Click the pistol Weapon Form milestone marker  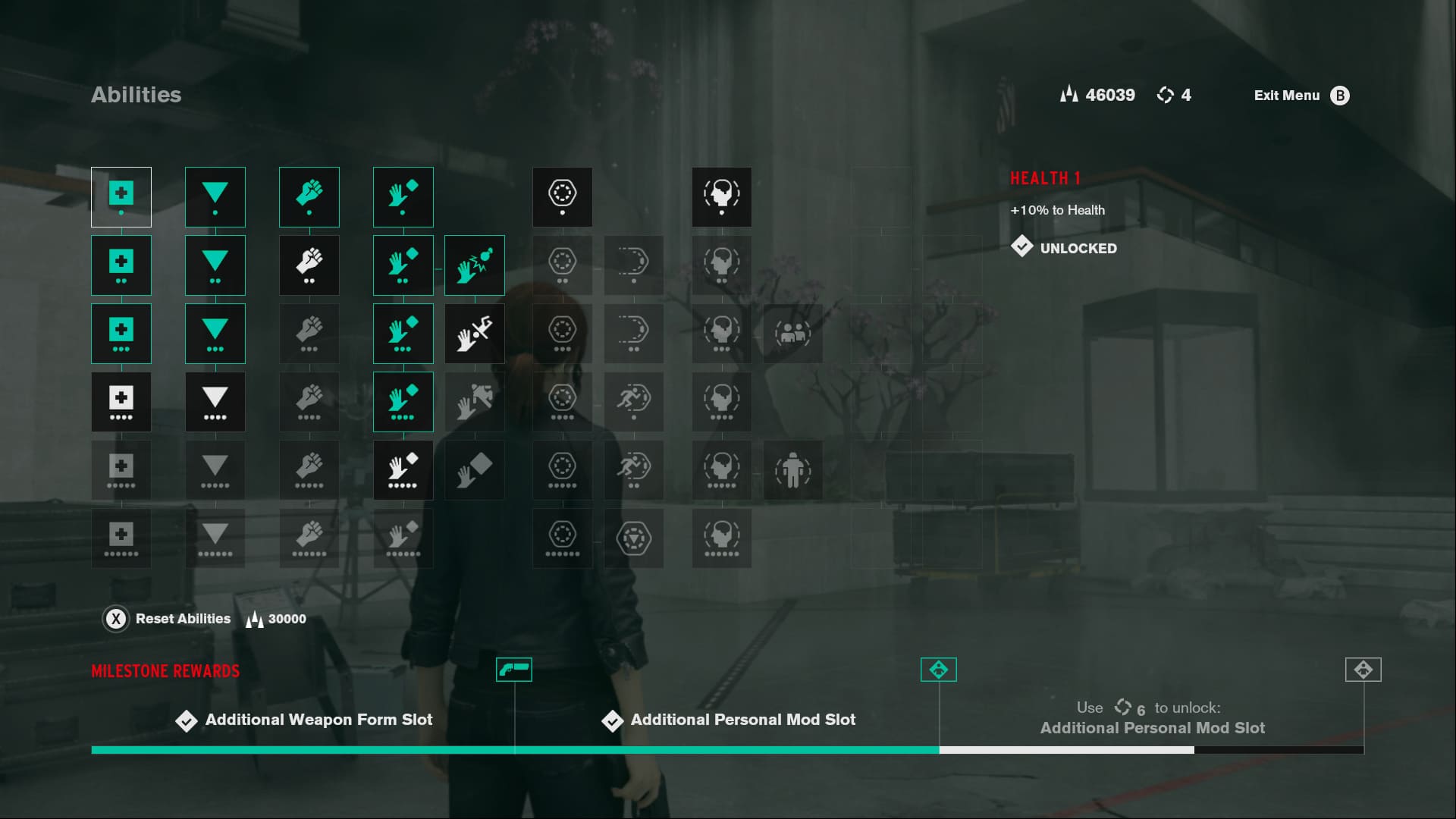point(514,670)
